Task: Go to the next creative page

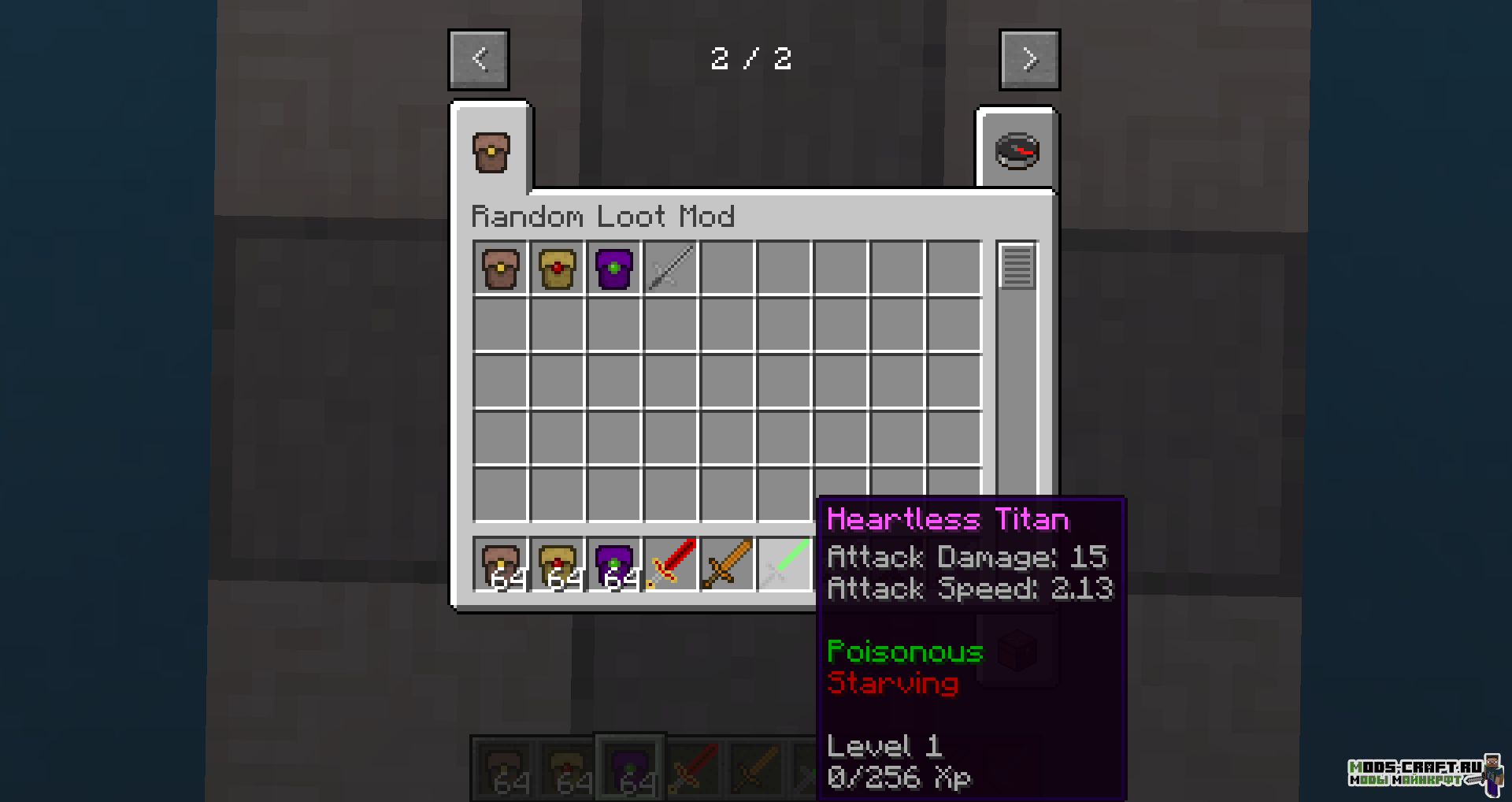Action: (x=1029, y=60)
